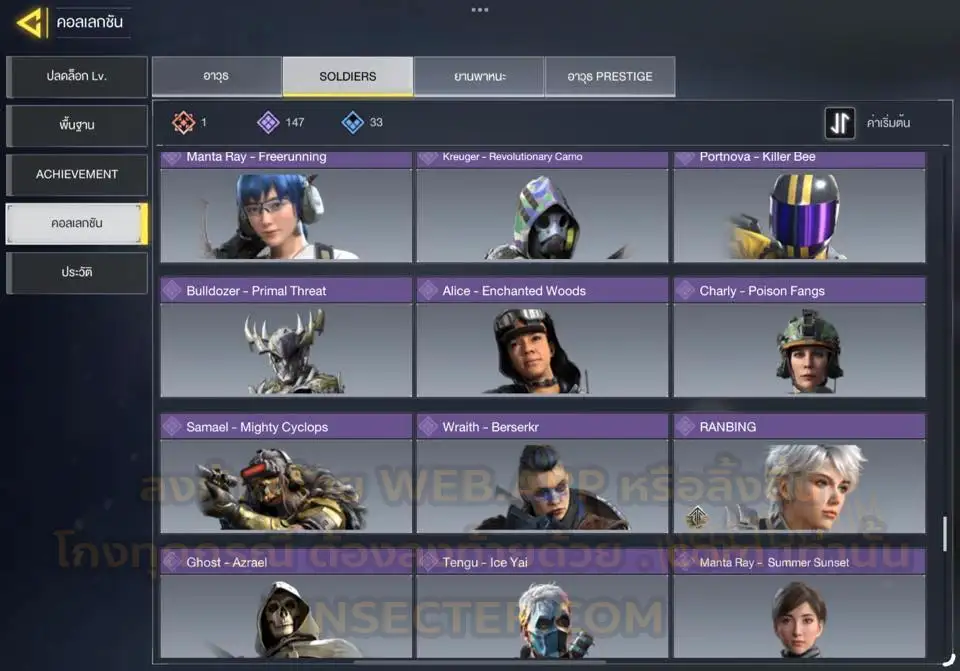Open the ปลดล็อก Lv. menu entry
Screen dimensions: 960x671
coord(77,77)
